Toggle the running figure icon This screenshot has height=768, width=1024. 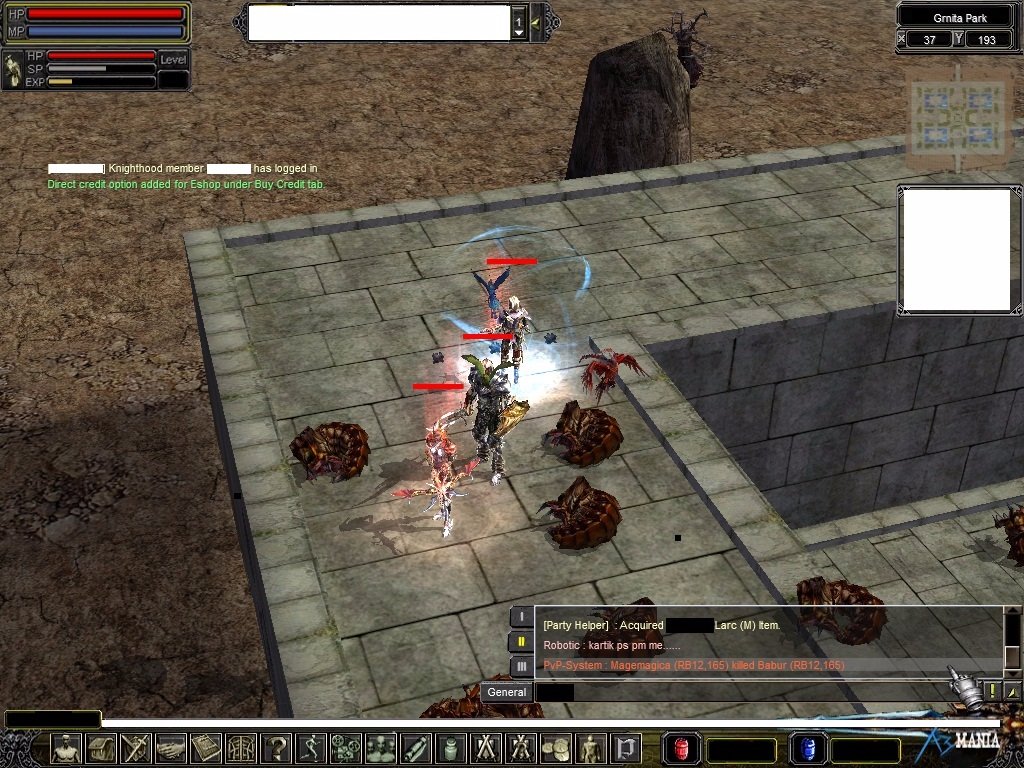pos(311,748)
